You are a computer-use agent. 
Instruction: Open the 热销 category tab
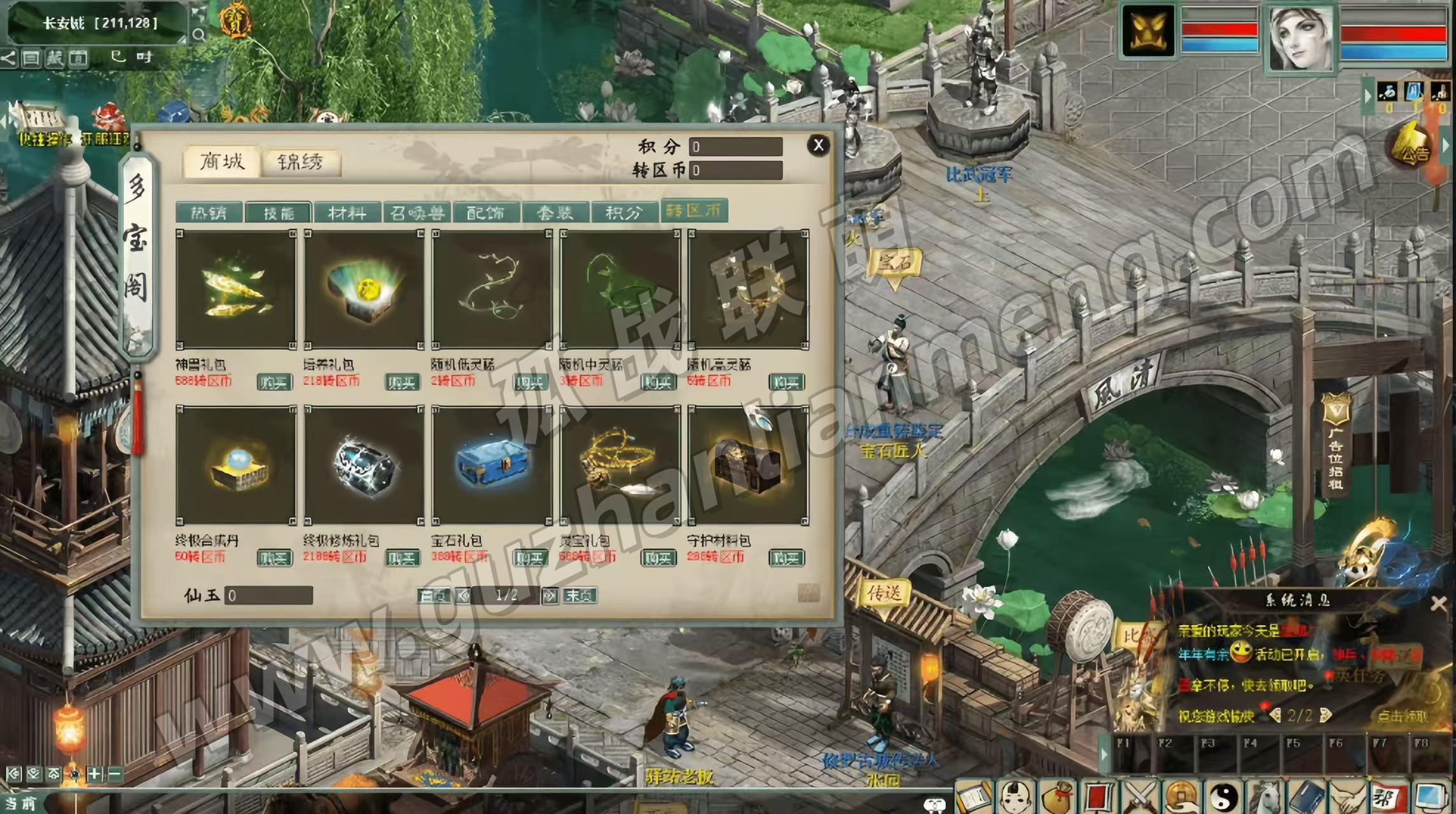[209, 212]
